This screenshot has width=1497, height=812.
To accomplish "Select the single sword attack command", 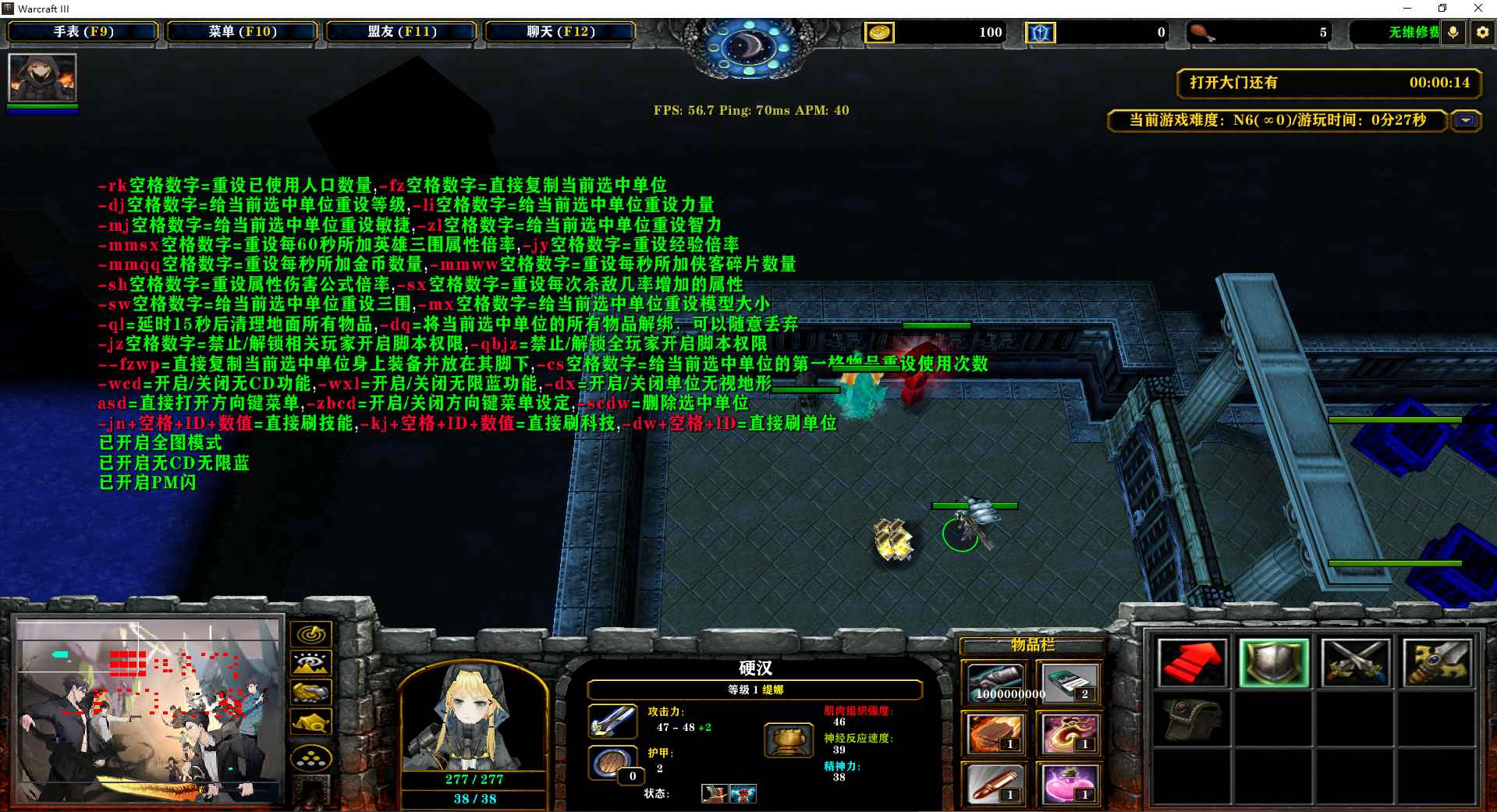I will click(x=1437, y=662).
